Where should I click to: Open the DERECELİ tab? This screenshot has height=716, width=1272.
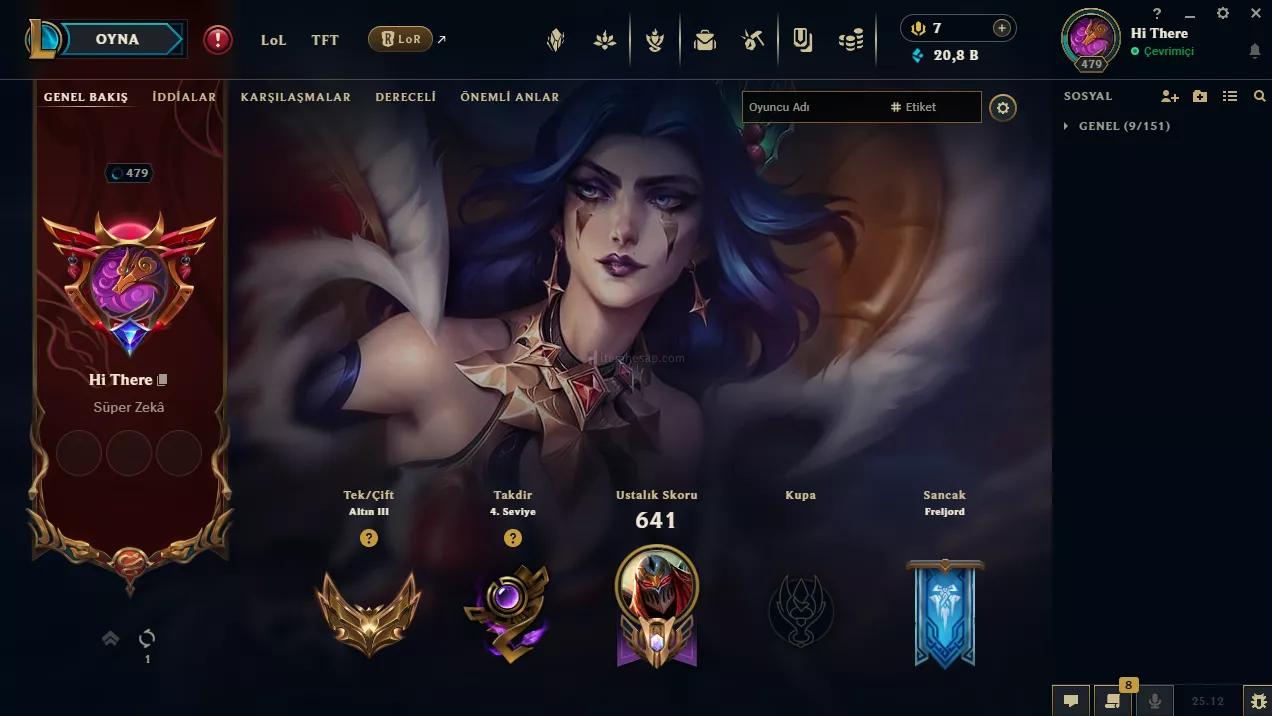tap(405, 97)
